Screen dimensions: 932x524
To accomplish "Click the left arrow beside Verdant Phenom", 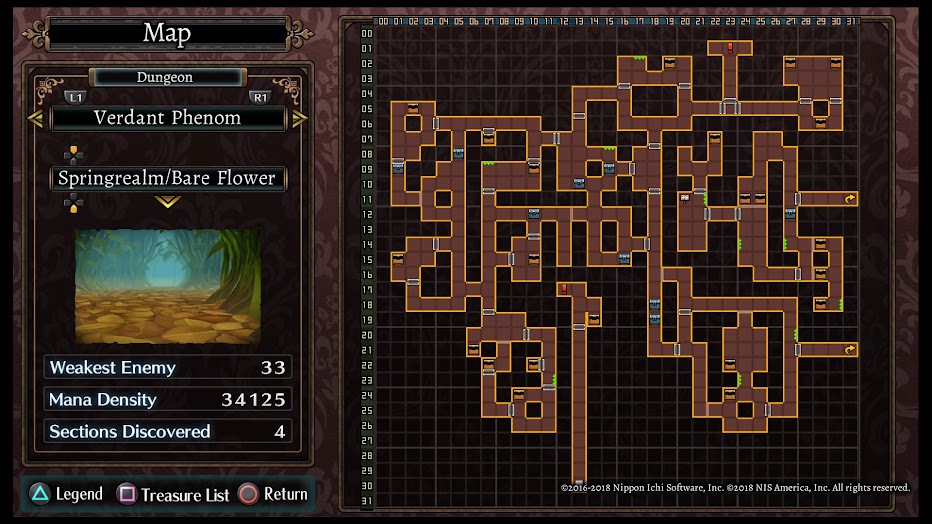I will click(35, 118).
